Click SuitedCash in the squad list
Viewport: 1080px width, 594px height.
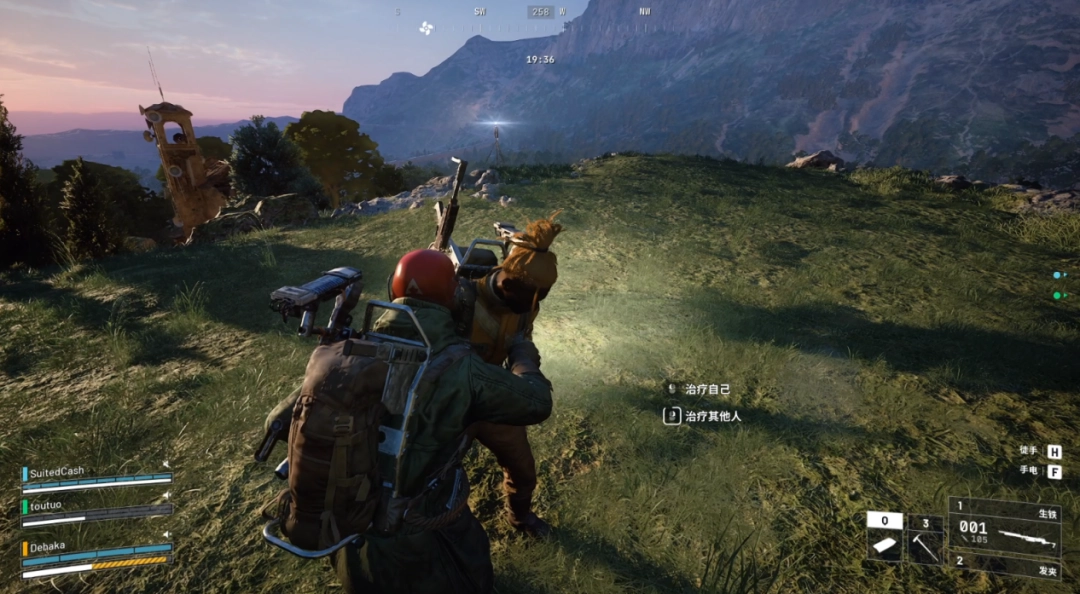[x=57, y=472]
